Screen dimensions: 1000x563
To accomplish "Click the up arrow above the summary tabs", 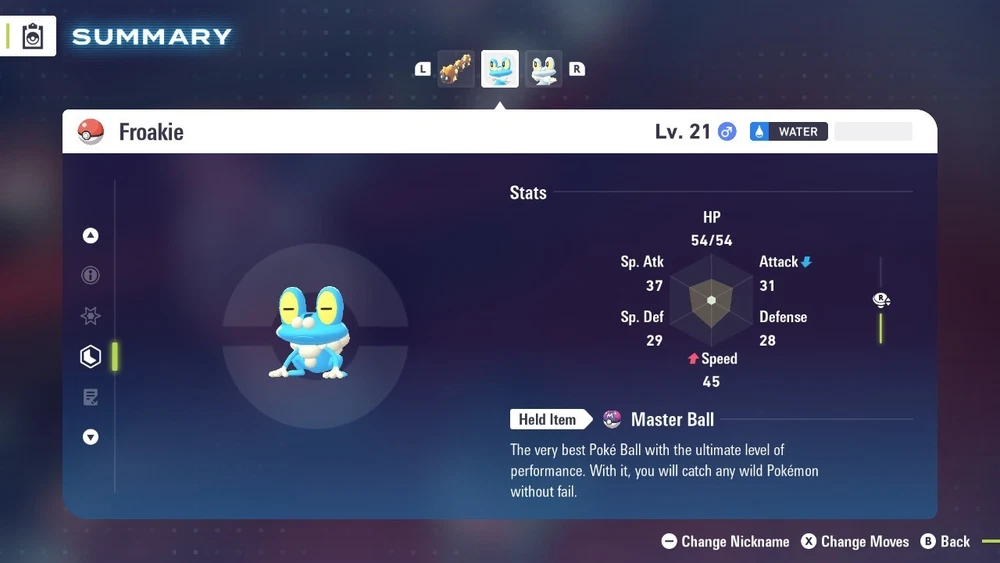I will [x=91, y=236].
